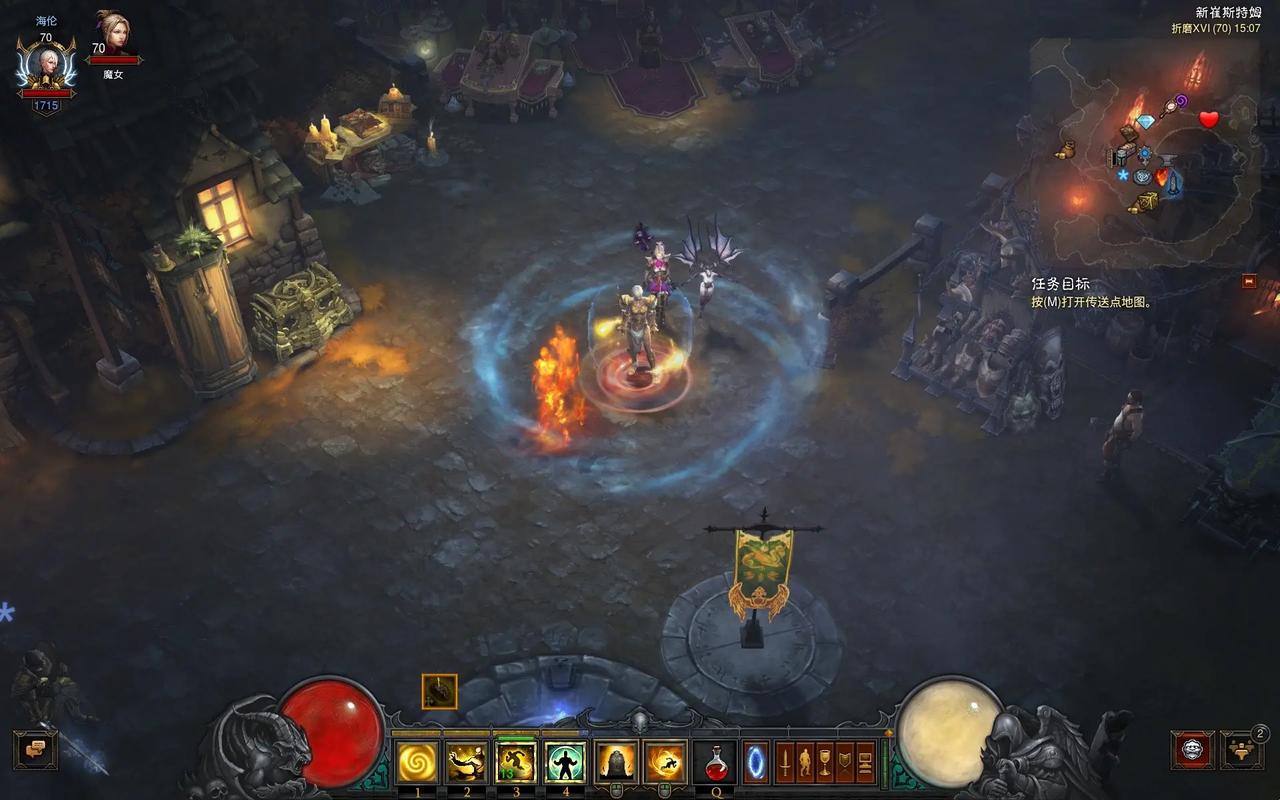Select the hero portrait of 海伦

[x=46, y=66]
